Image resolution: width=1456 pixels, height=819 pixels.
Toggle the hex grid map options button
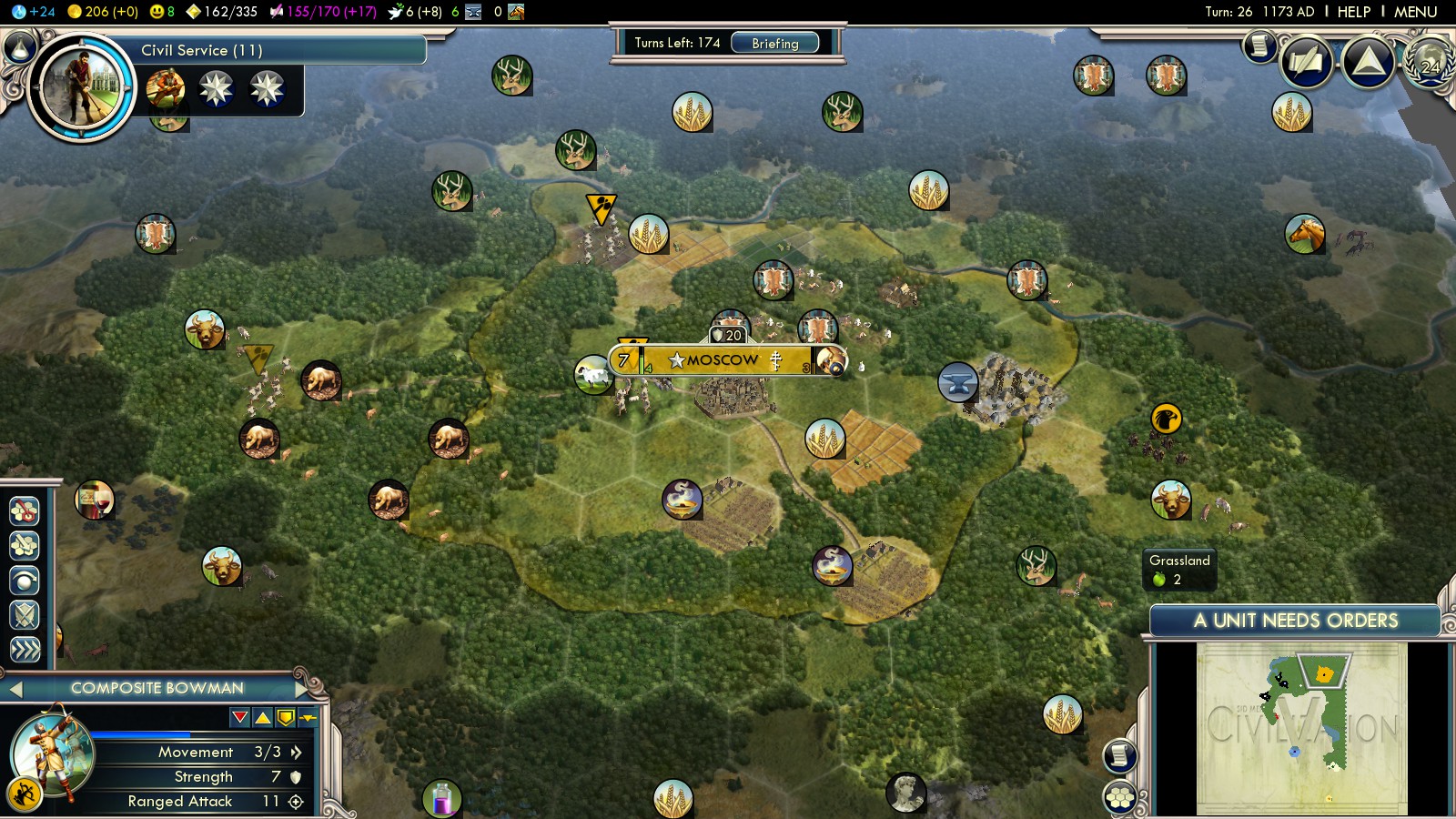click(x=1120, y=798)
